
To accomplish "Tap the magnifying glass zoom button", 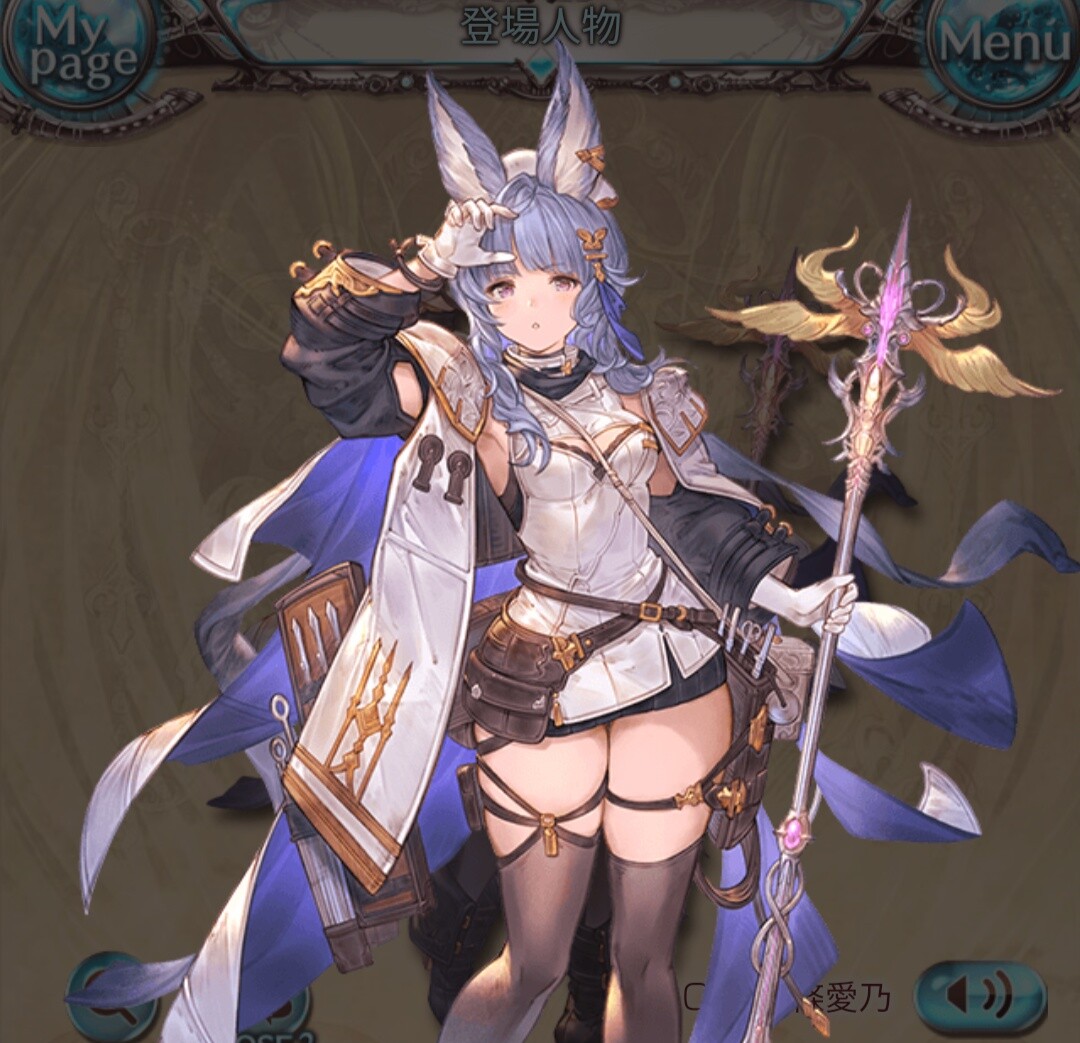I will pos(110,999).
